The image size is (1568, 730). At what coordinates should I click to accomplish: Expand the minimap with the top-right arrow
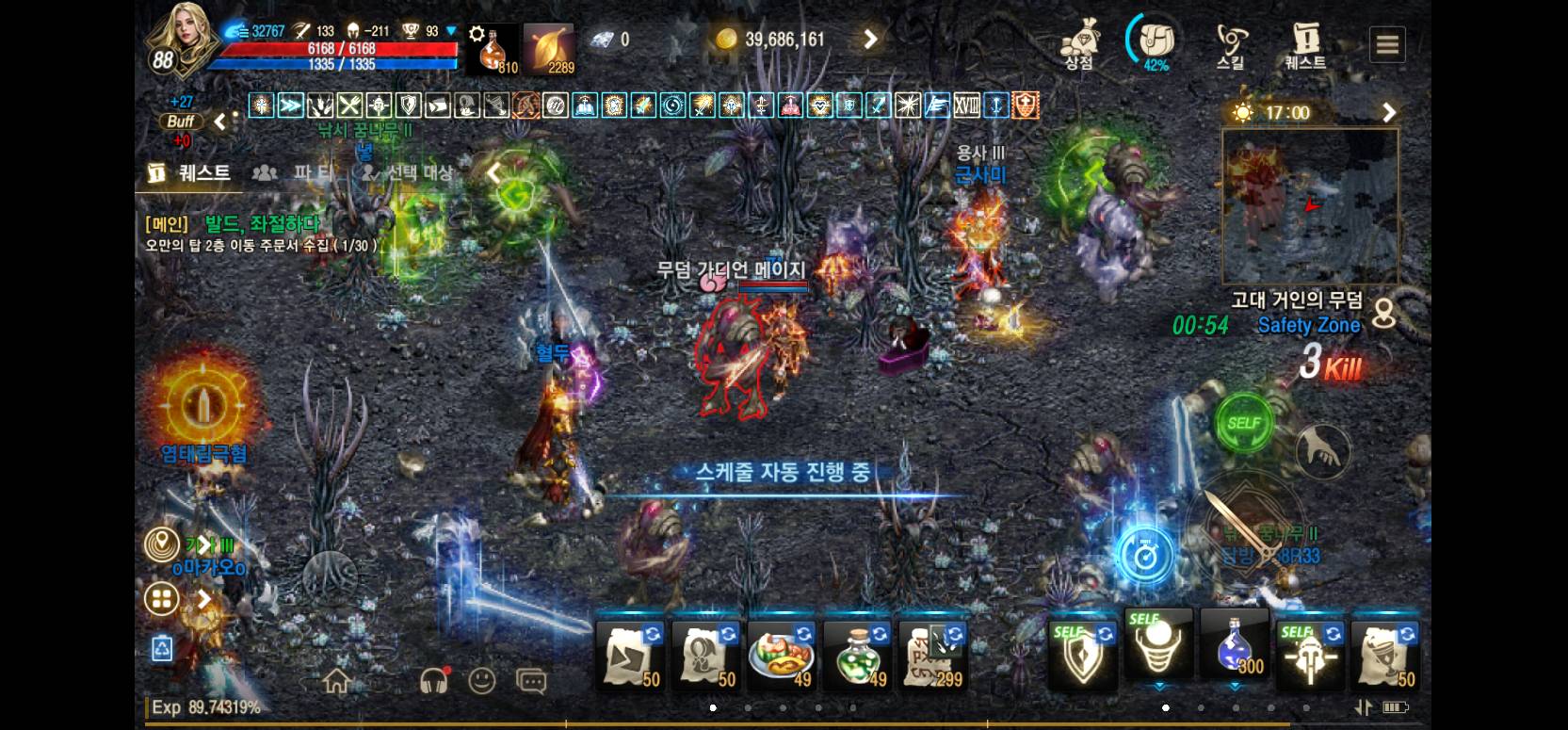coord(1389,112)
